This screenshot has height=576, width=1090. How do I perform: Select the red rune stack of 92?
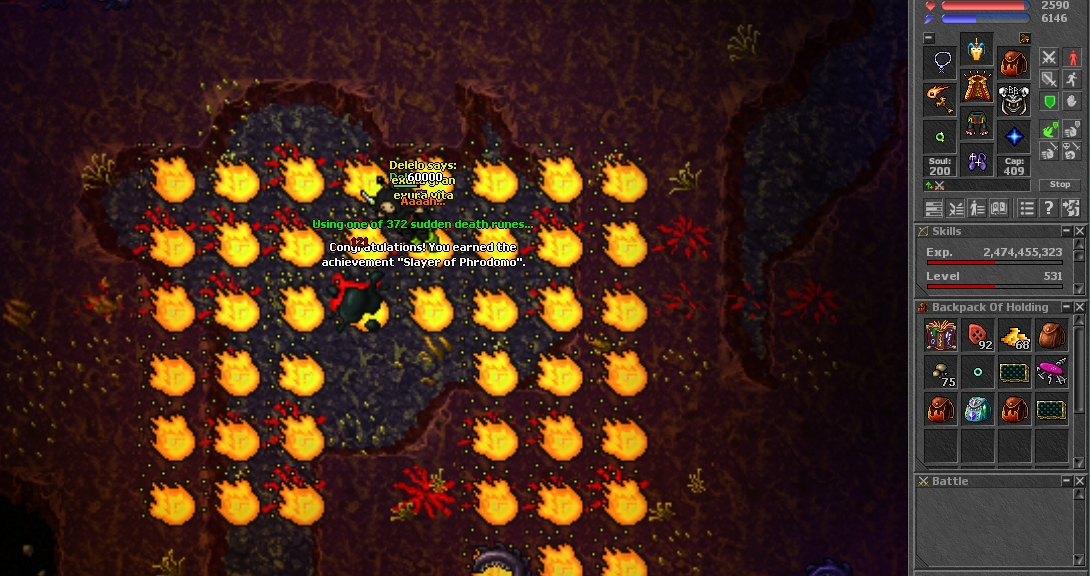977,337
